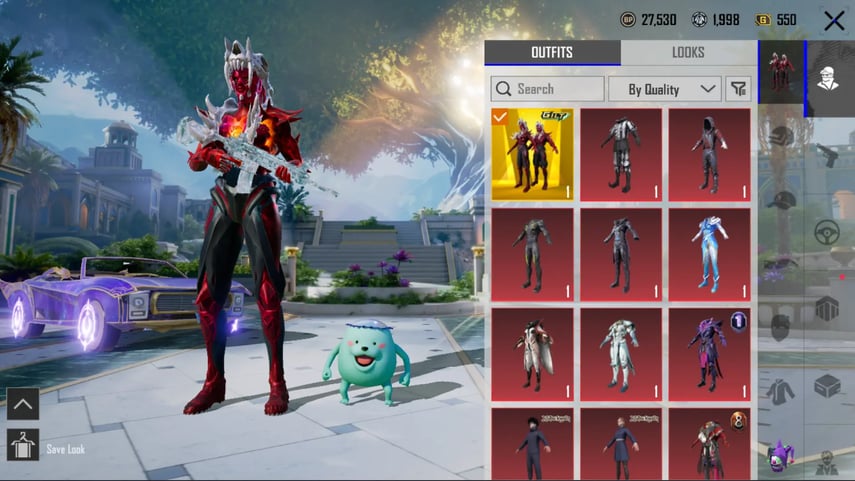The image size is (855, 481).
Task: Open the steering wheel vehicle category
Action: (x=827, y=232)
